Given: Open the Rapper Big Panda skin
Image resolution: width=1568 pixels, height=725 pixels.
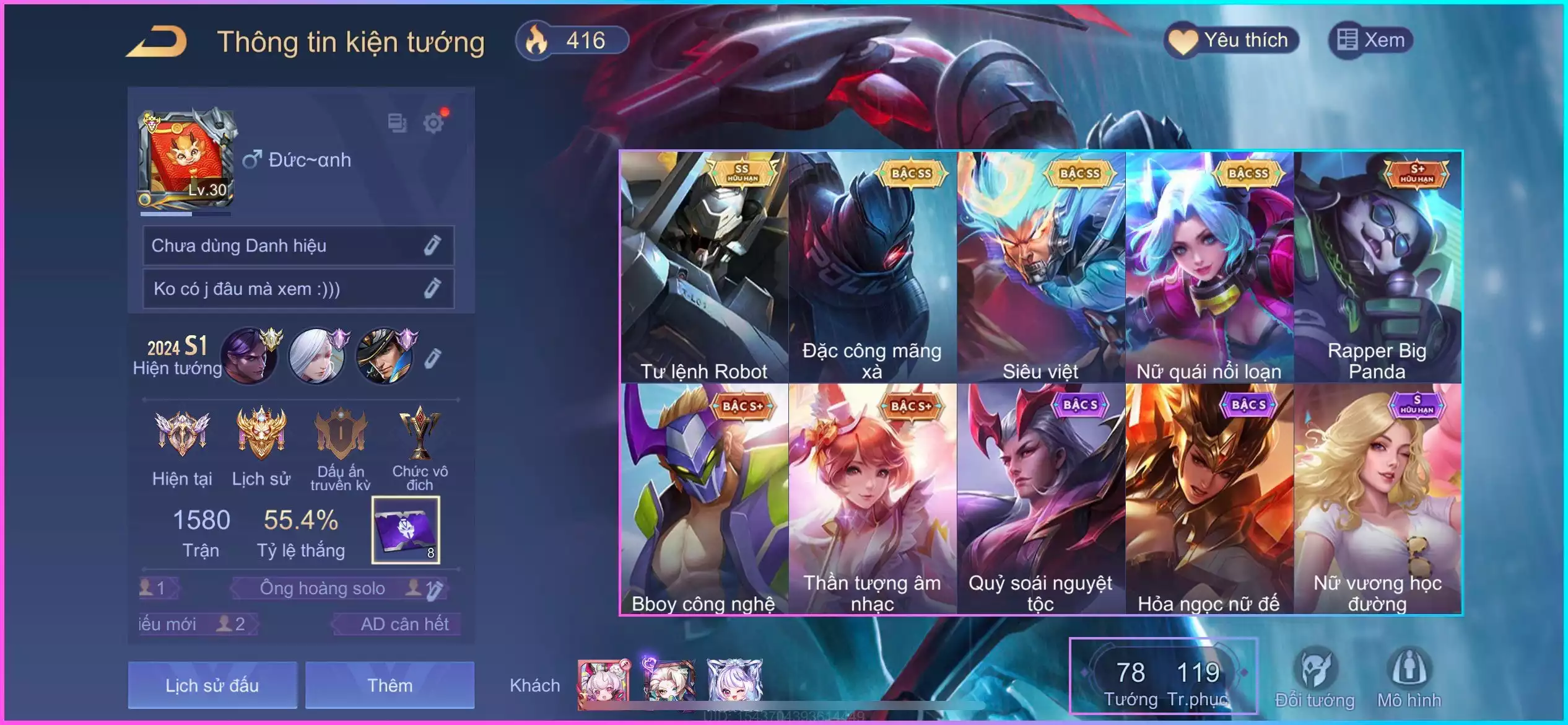Looking at the screenshot, I should (1378, 266).
